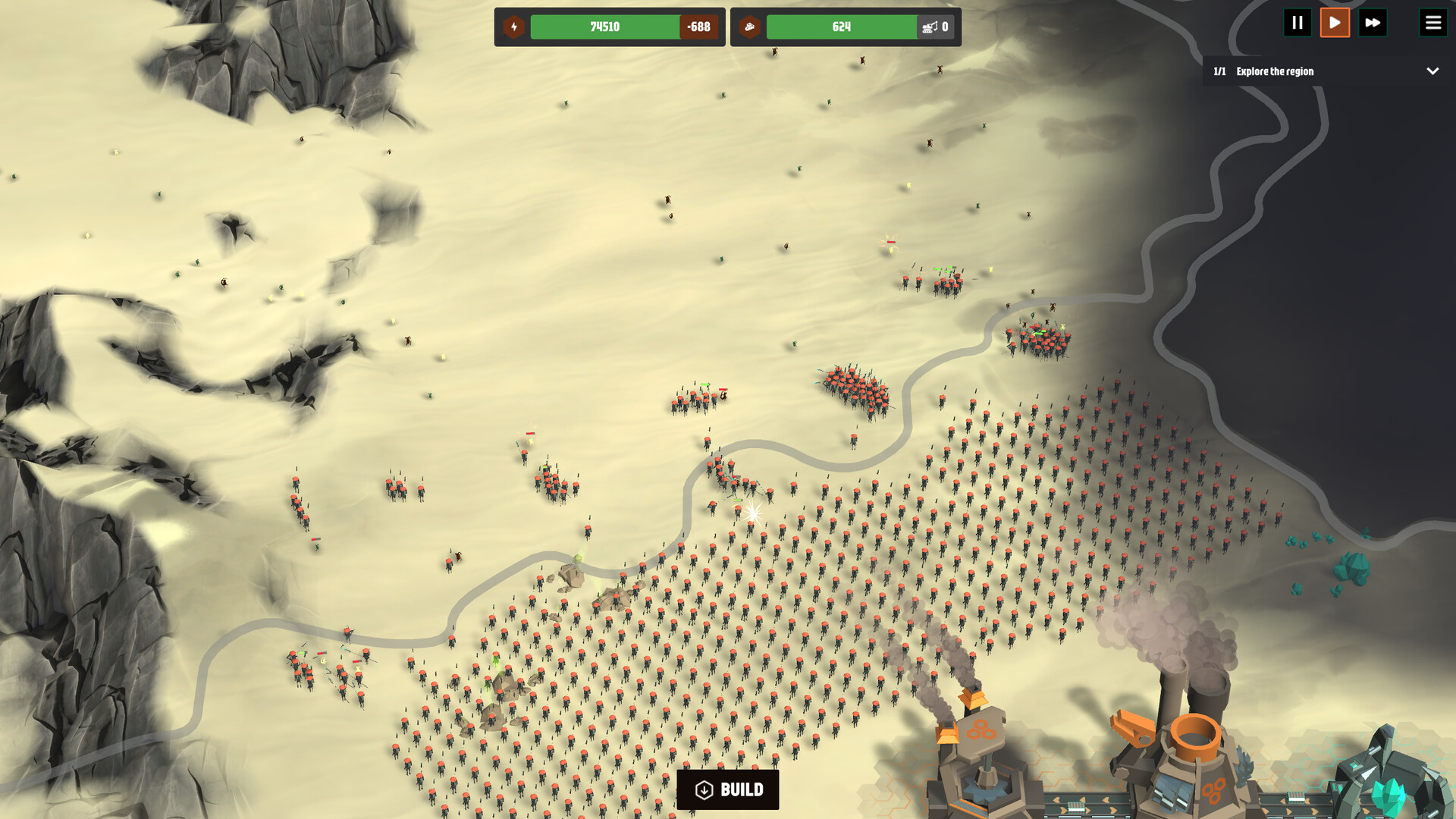1456x819 pixels.
Task: Open the game options menu
Action: (x=1433, y=22)
